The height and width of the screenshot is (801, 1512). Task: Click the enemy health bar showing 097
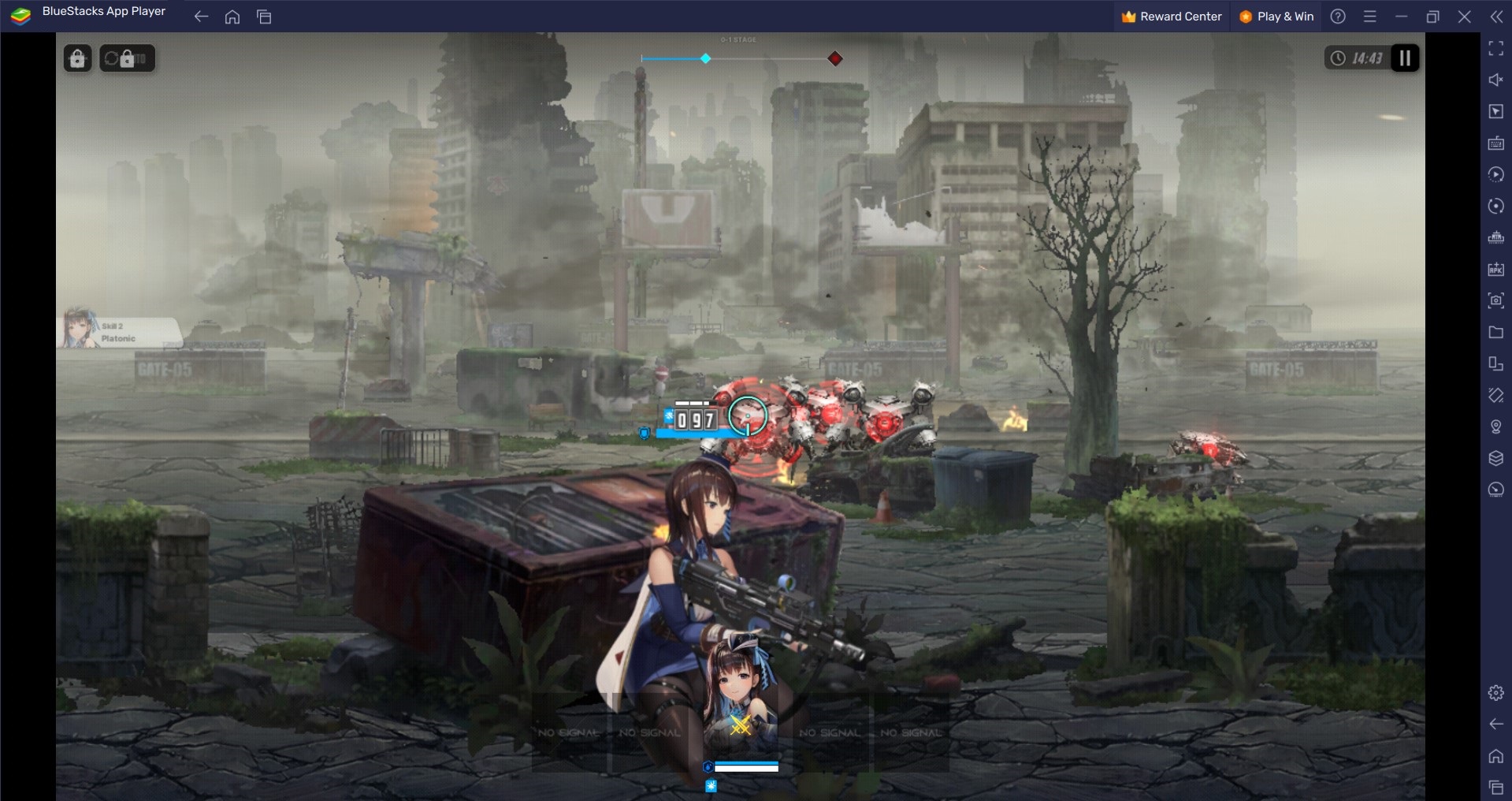pos(693,420)
